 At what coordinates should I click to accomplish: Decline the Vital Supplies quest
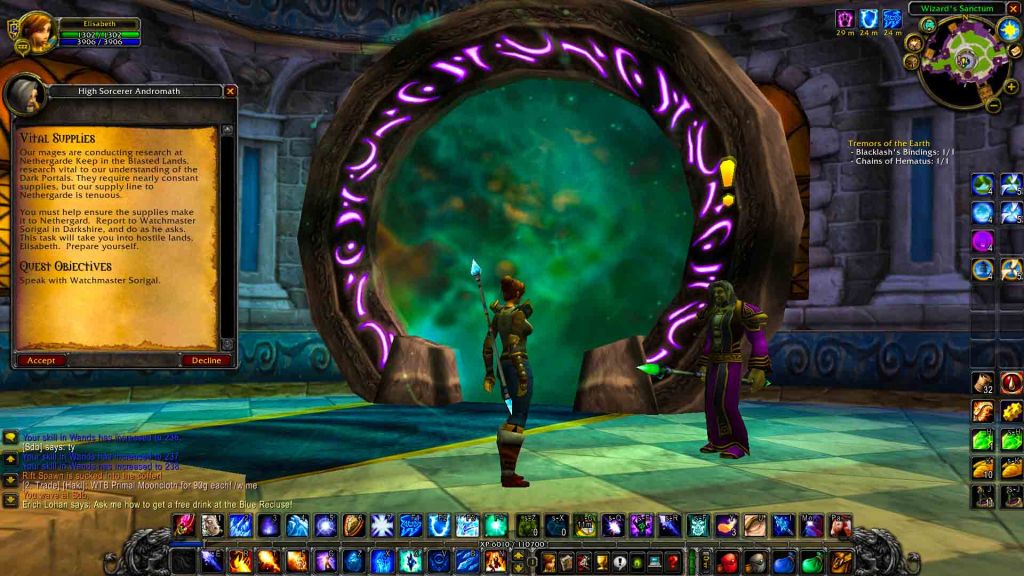[206, 360]
